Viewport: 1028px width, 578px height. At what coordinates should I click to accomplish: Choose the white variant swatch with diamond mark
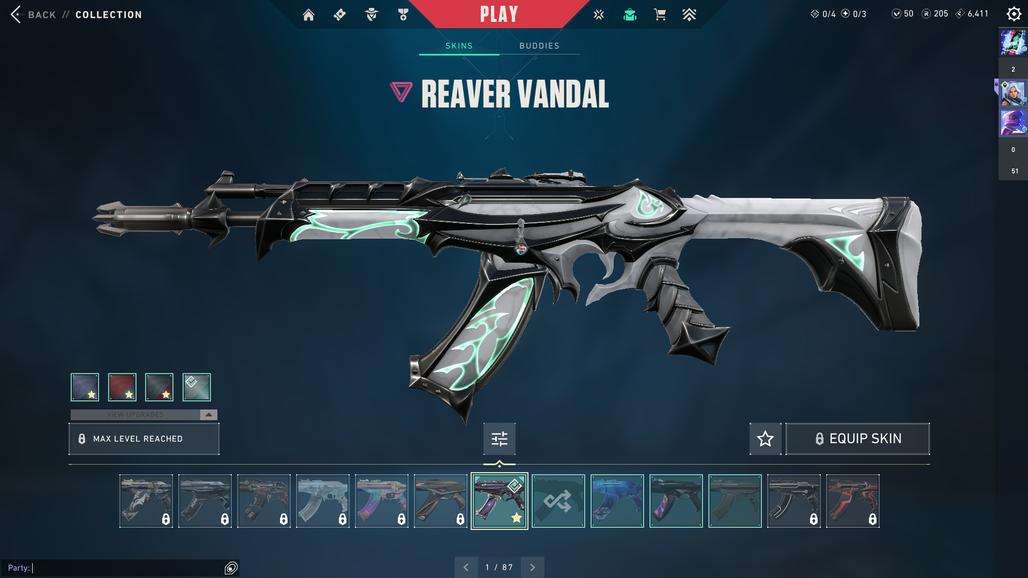[197, 387]
